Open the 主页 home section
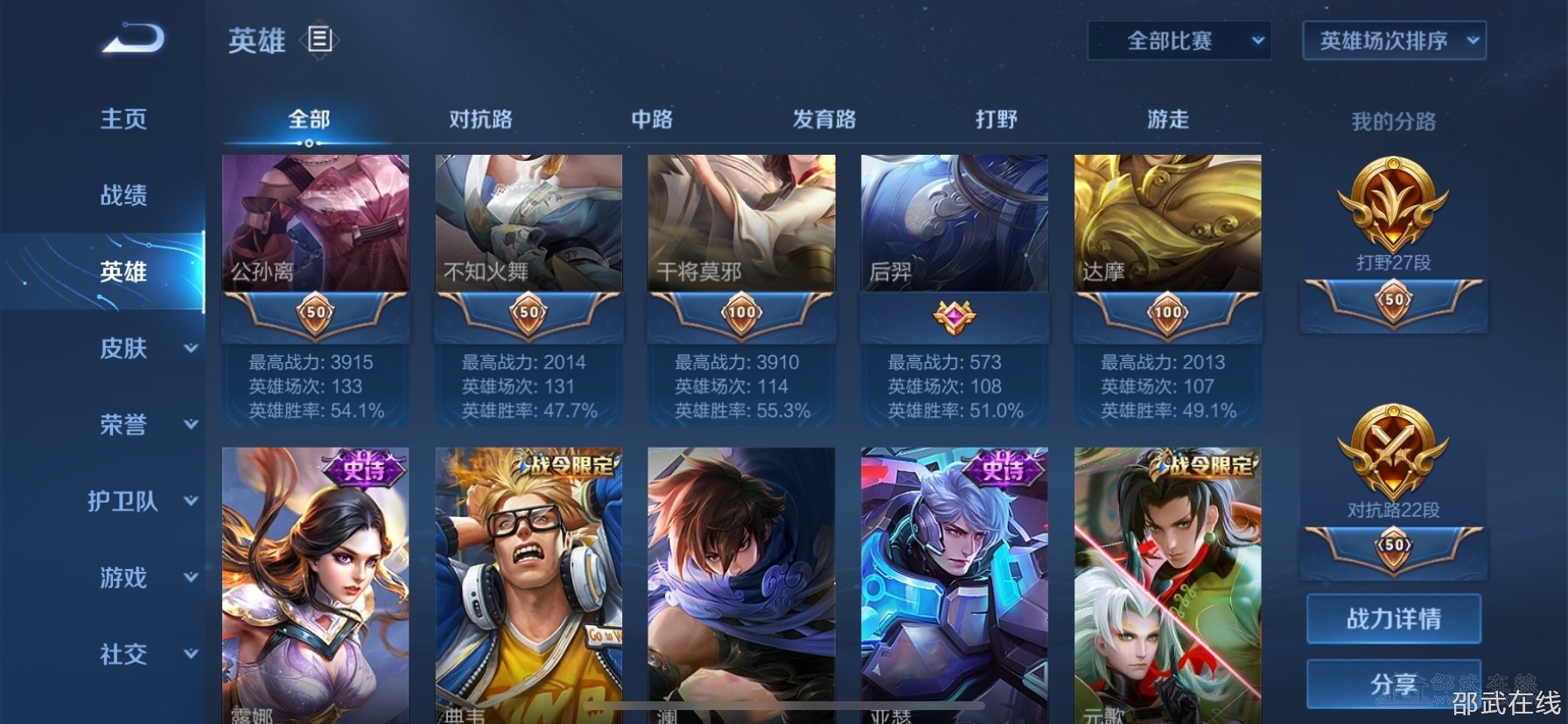The height and width of the screenshot is (724, 1568). point(123,119)
